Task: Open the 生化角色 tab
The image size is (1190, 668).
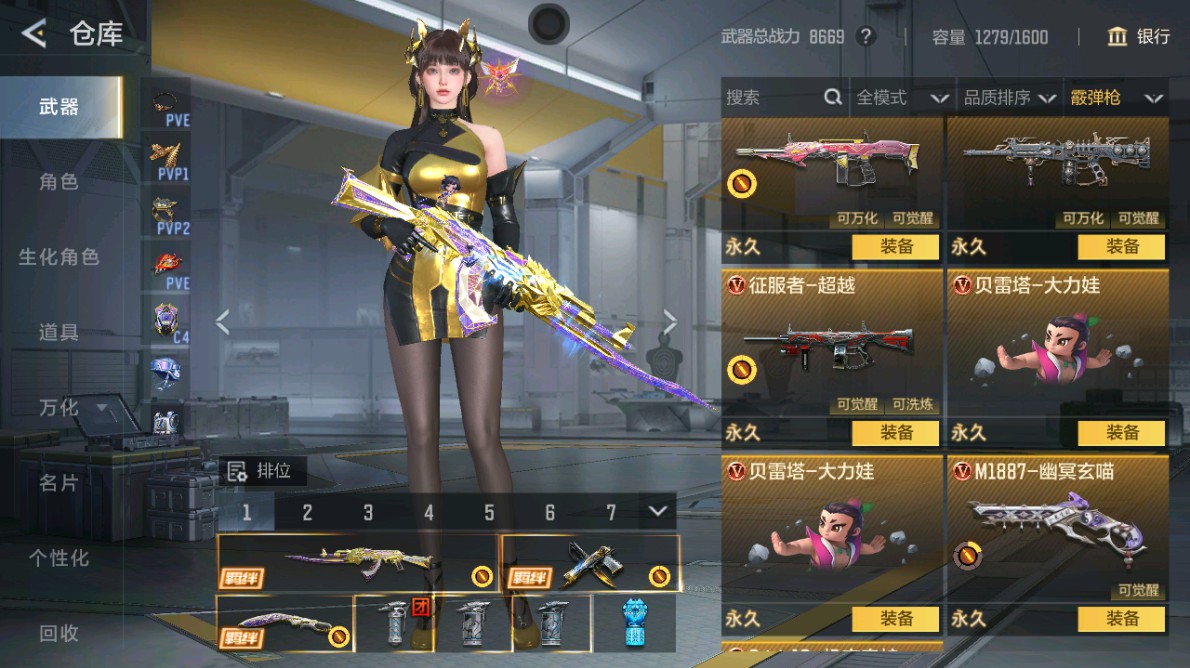Action: (59, 257)
